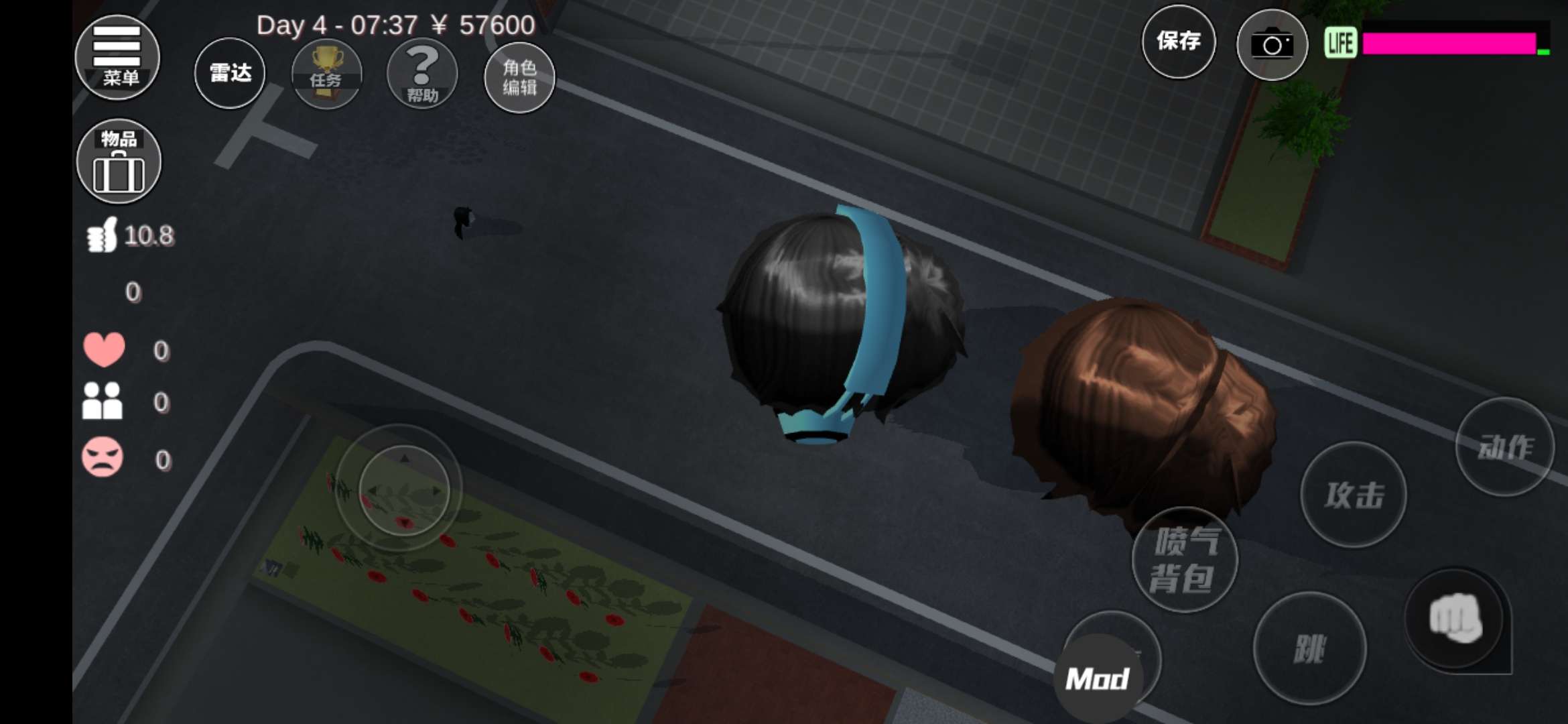Show the 帮助 question mark help
1568x724 pixels.
(x=422, y=74)
